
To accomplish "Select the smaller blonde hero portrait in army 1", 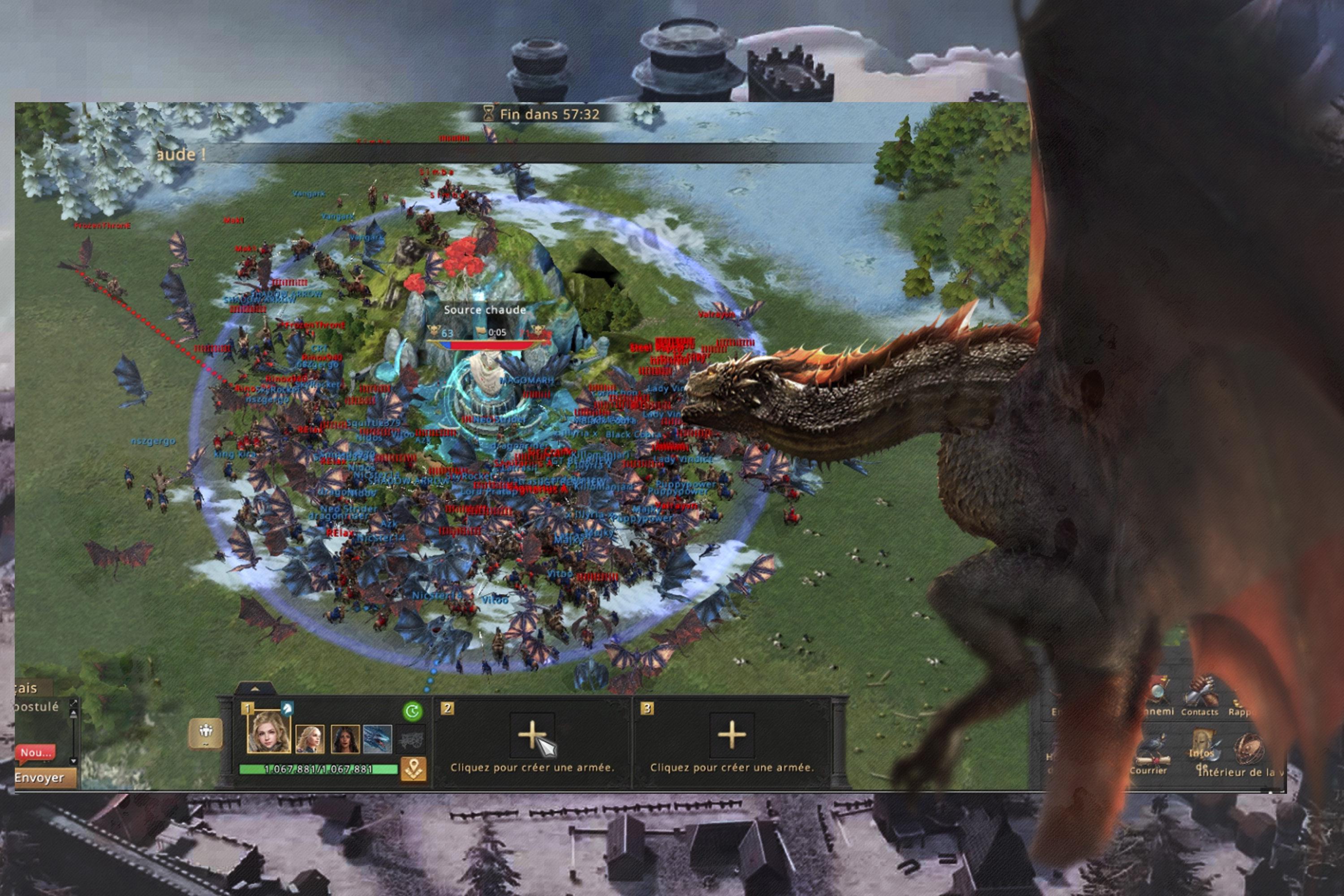I will [x=310, y=739].
